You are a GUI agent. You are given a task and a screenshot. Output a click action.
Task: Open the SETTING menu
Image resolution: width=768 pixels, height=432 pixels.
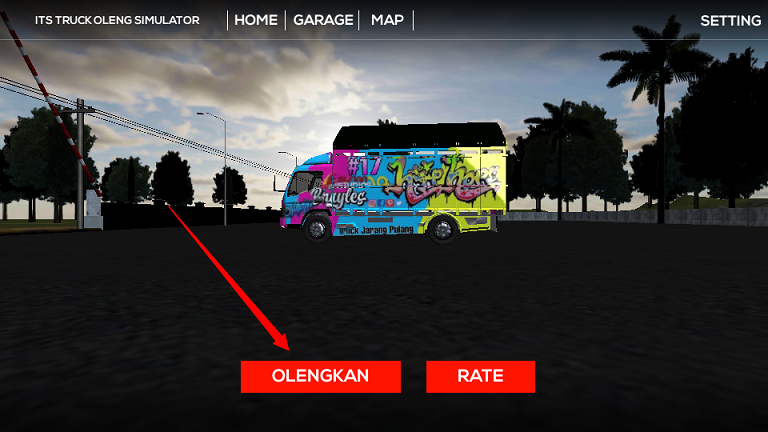tap(730, 20)
